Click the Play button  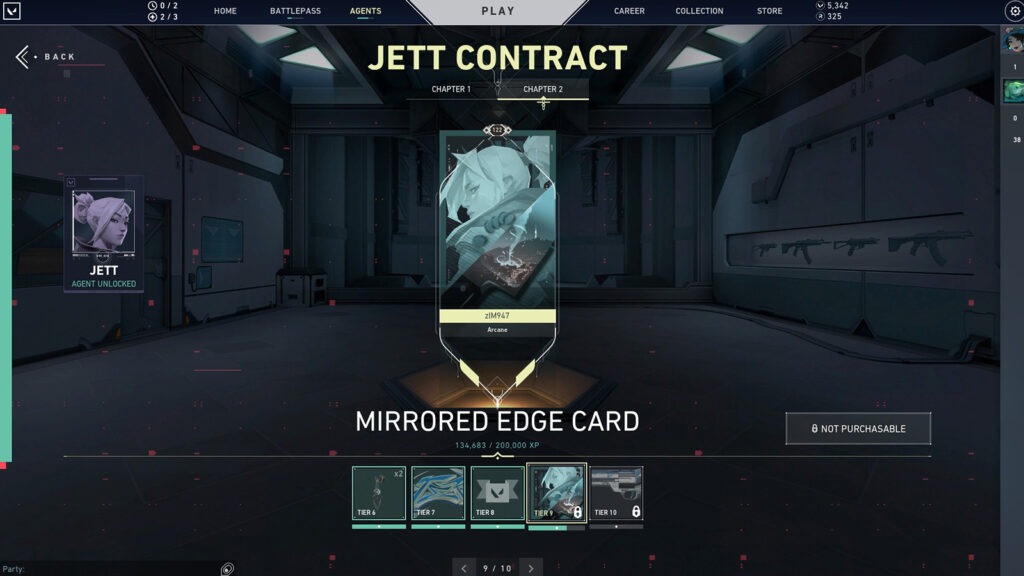tap(498, 11)
